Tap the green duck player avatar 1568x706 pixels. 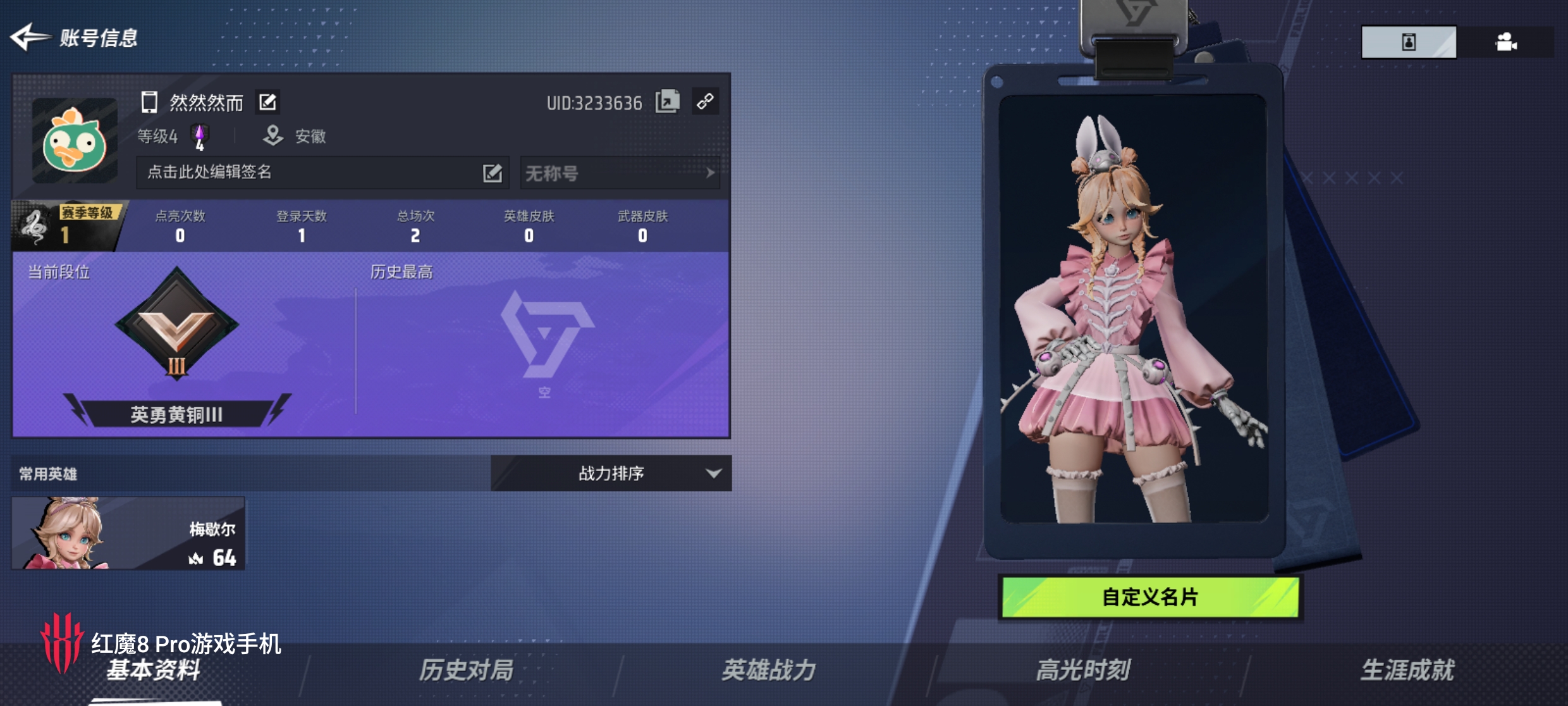click(x=75, y=140)
